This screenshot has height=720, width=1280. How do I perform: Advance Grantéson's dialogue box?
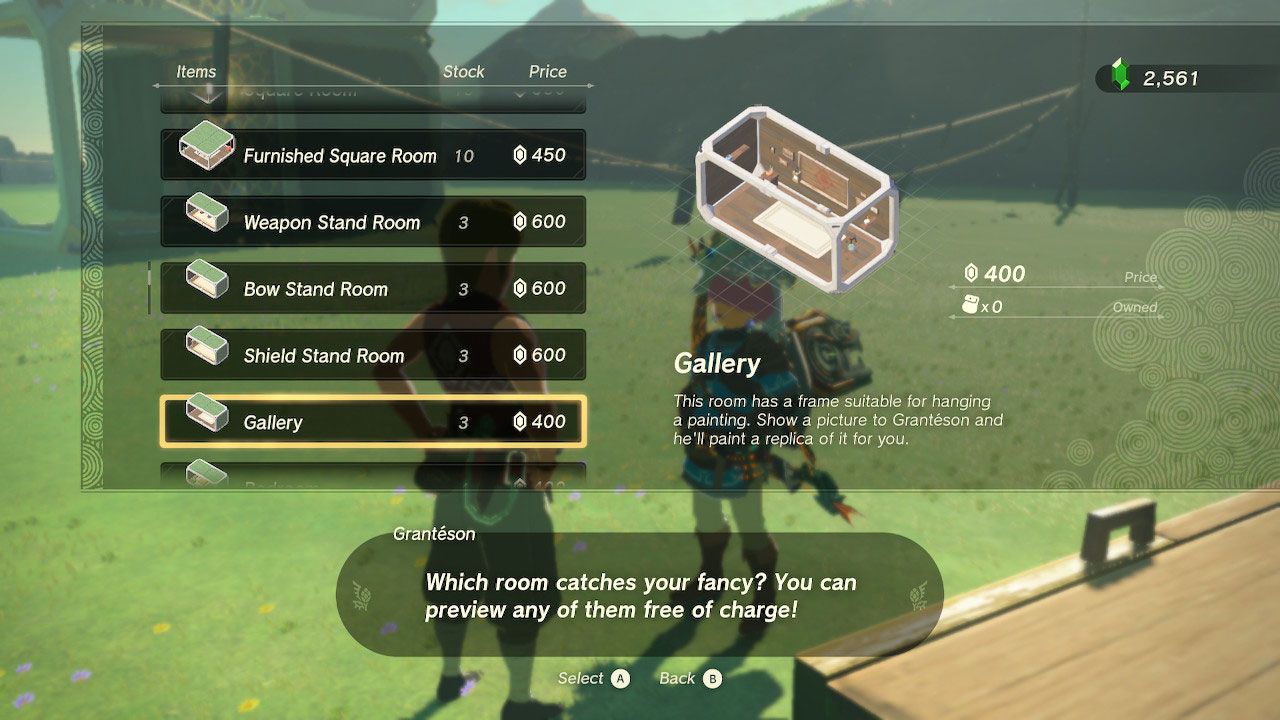[x=640, y=596]
